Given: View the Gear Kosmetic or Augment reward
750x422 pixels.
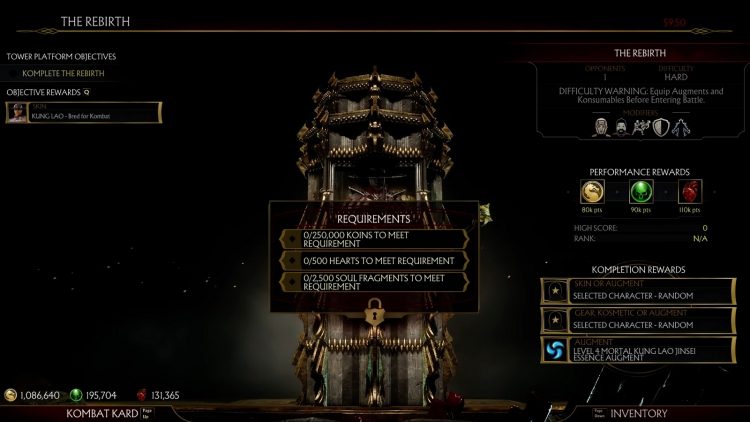Looking at the screenshot, I should [x=638, y=319].
